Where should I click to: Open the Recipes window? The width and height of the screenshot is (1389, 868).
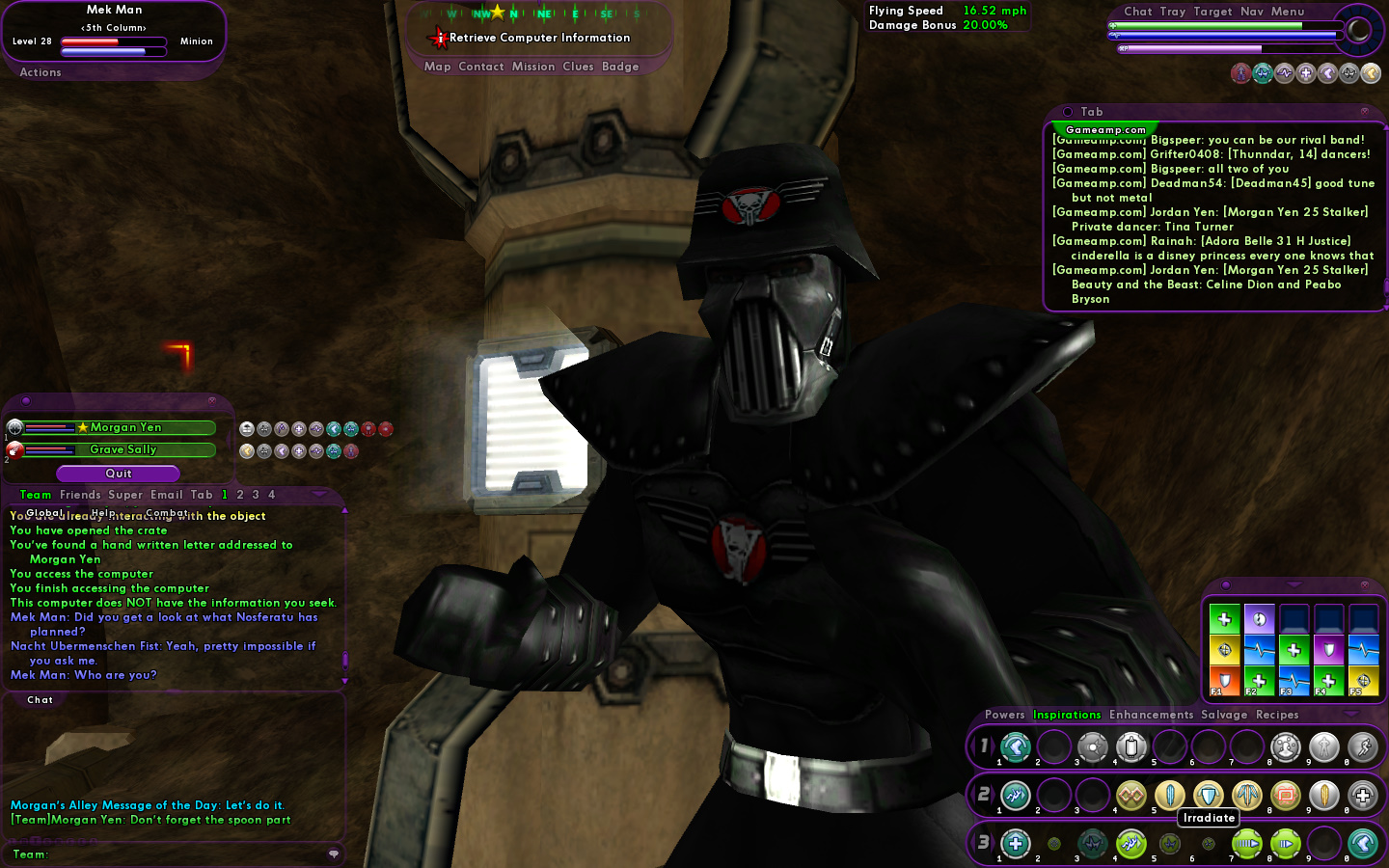[x=1277, y=715]
